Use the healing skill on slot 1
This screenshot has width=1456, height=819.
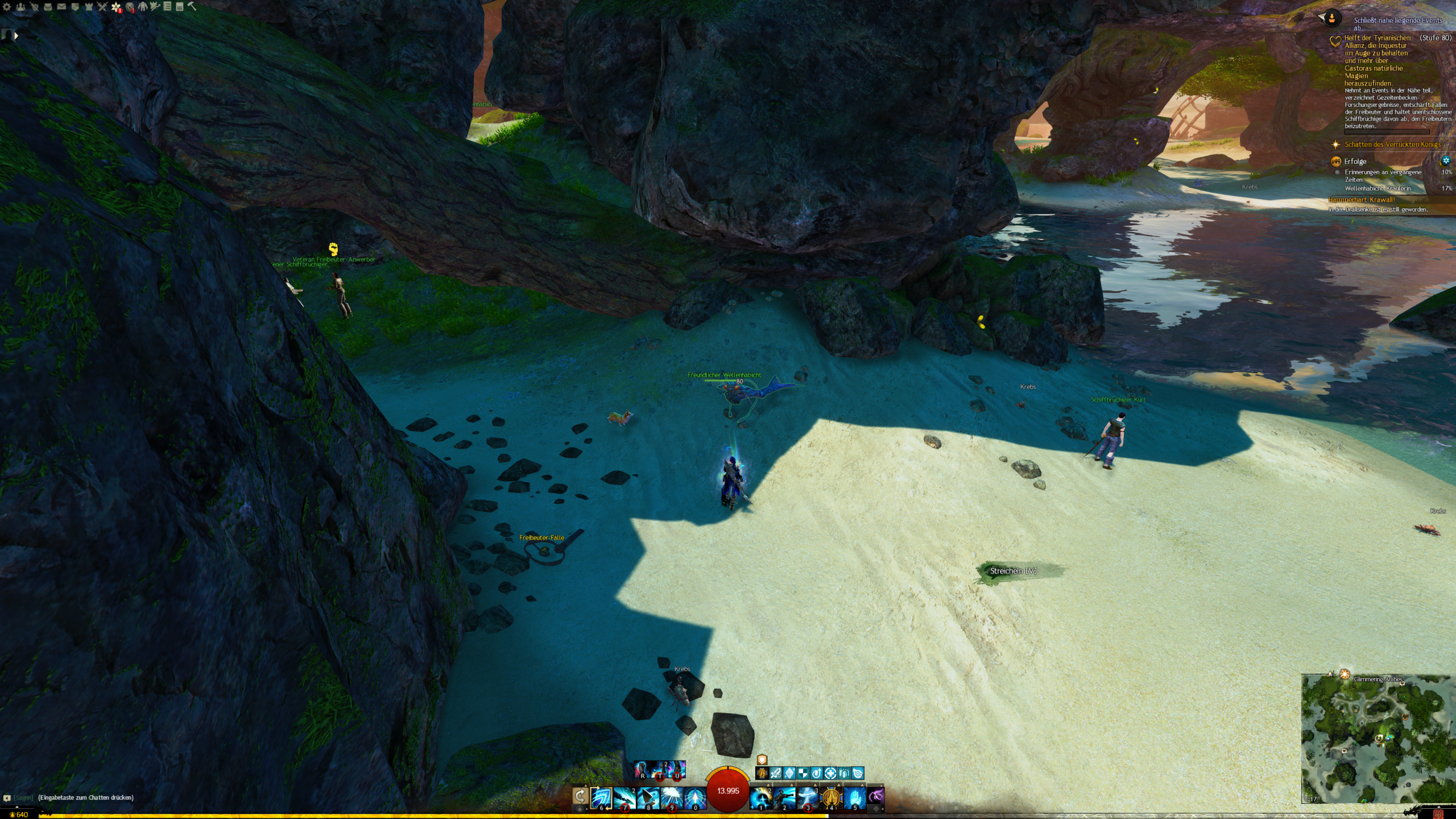click(x=760, y=798)
